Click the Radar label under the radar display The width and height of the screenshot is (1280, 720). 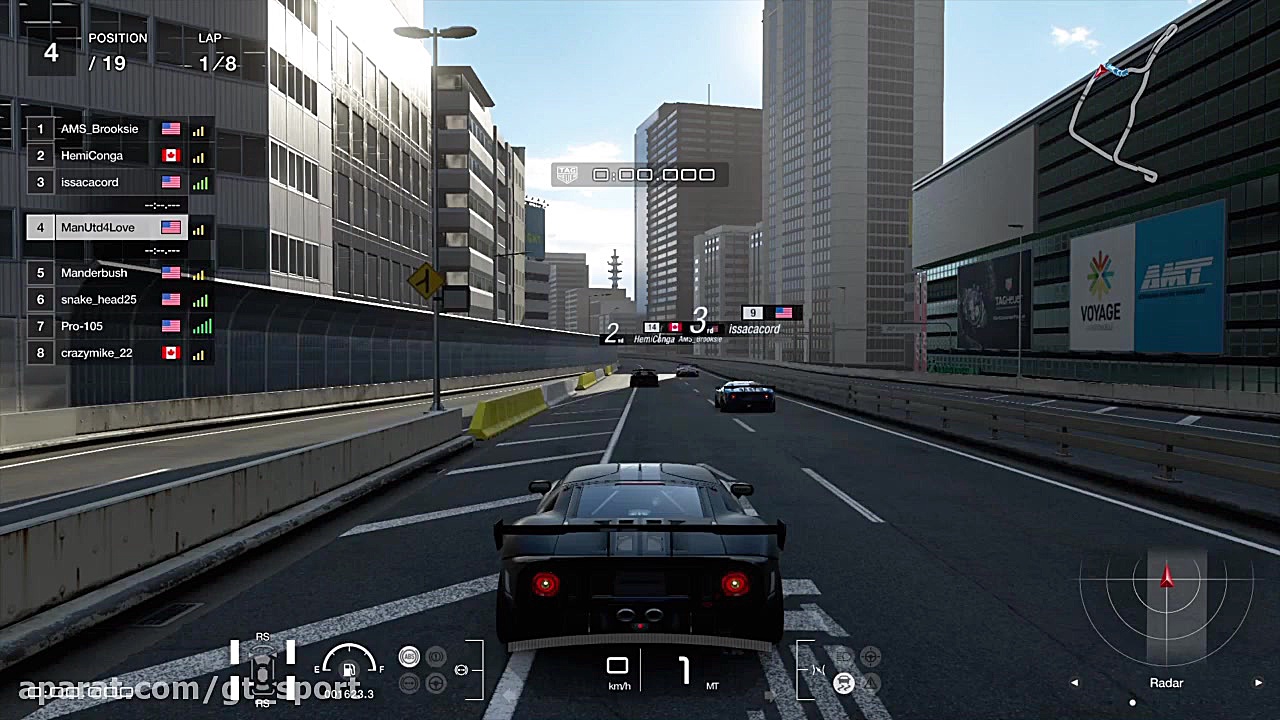point(1166,683)
